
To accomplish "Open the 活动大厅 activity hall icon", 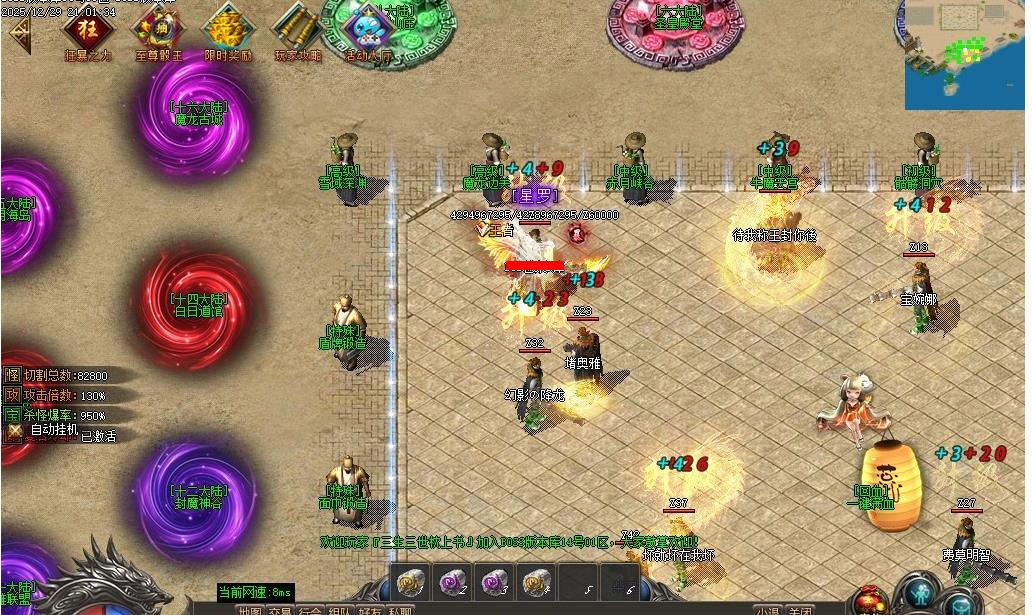I will coord(368,28).
